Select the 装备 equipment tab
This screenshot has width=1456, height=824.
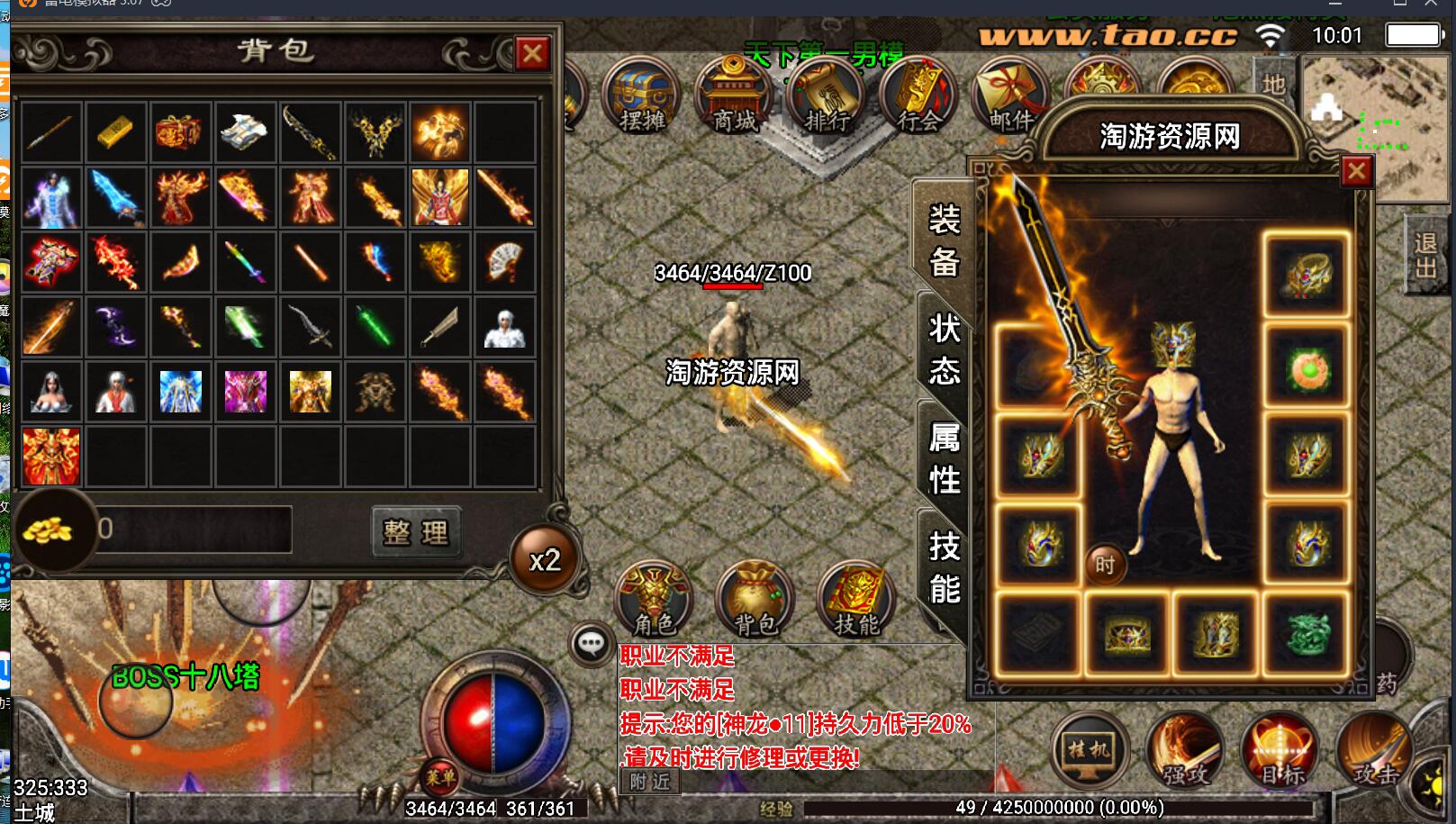point(944,240)
